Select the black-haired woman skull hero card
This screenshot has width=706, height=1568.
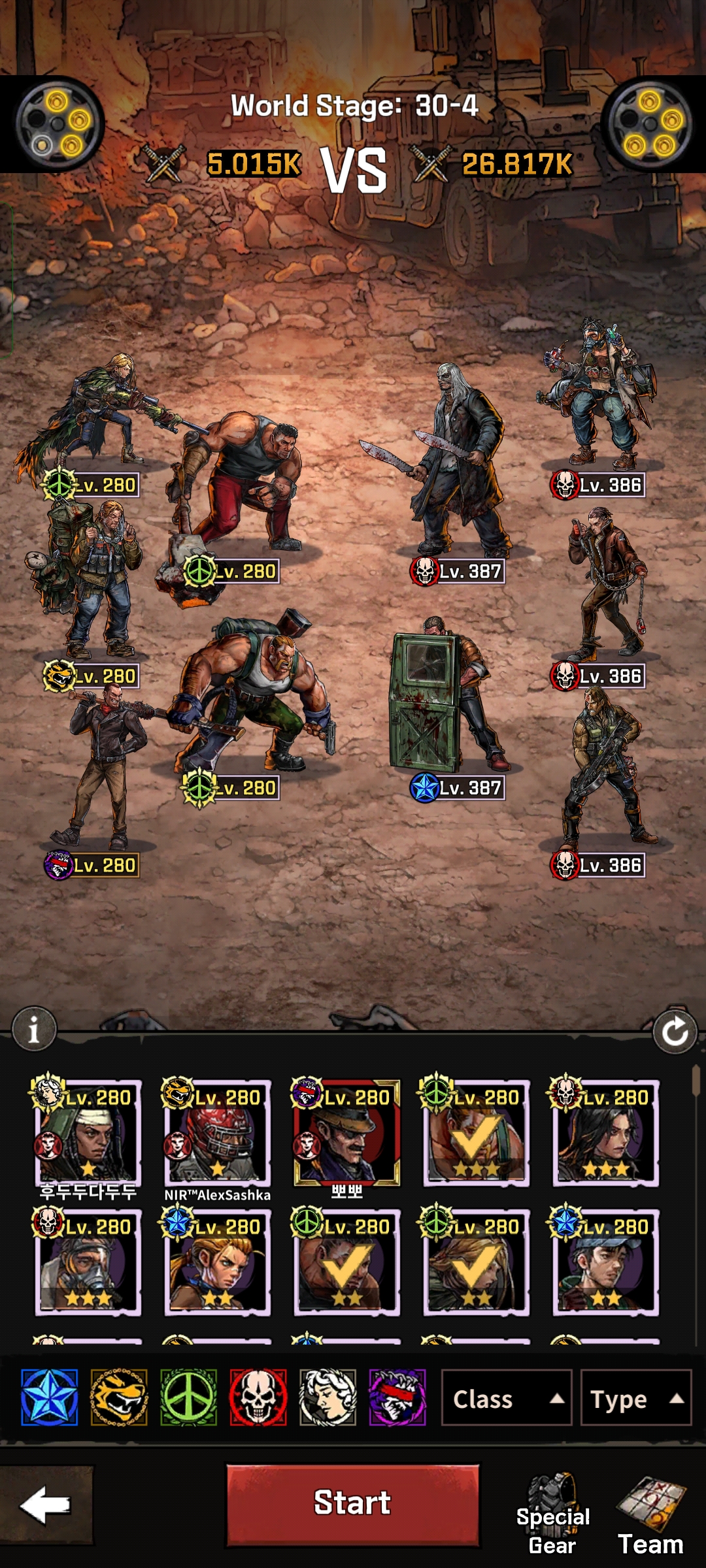click(605, 1133)
